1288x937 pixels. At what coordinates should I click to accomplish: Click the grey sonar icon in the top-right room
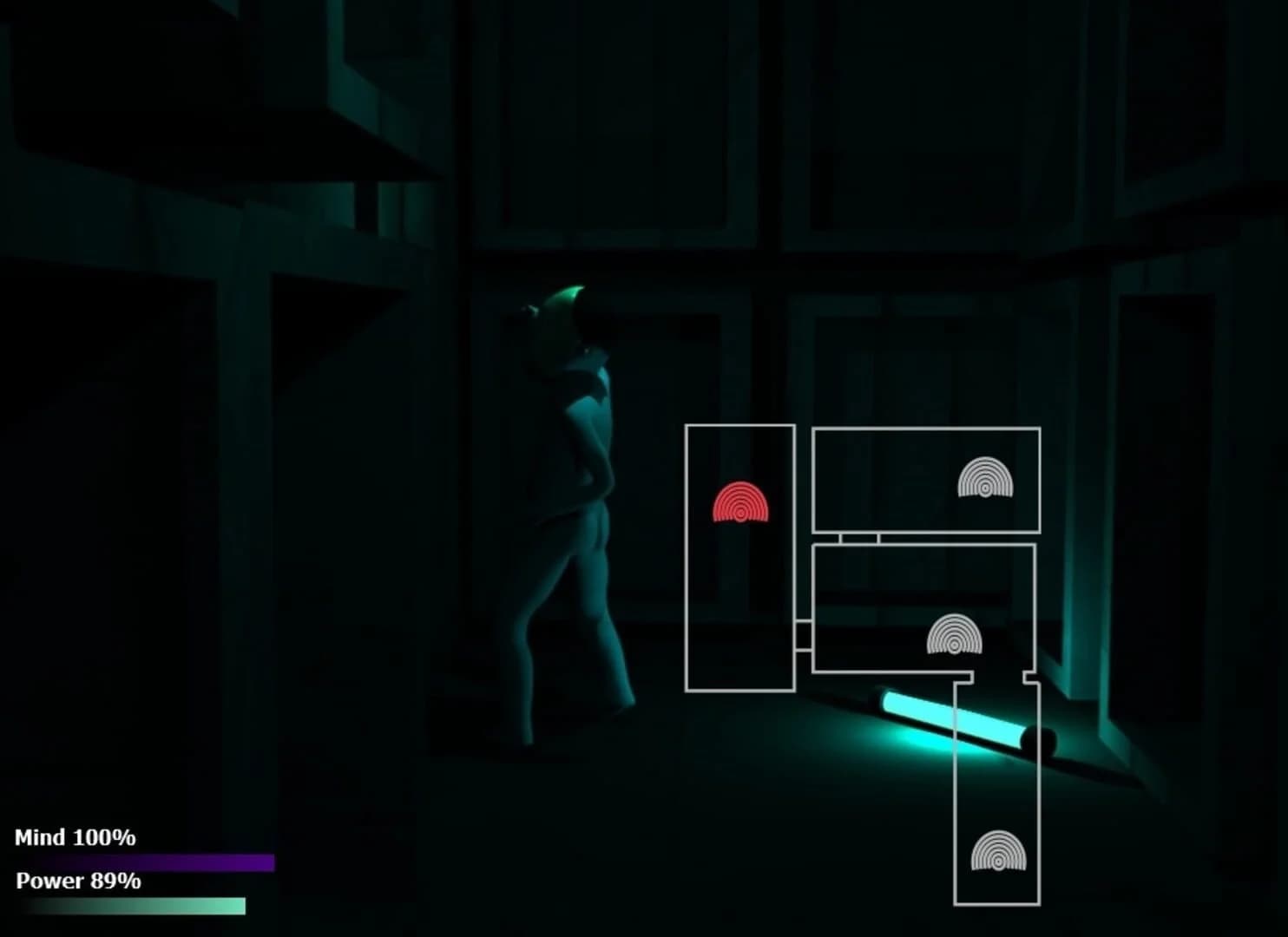[x=986, y=477]
